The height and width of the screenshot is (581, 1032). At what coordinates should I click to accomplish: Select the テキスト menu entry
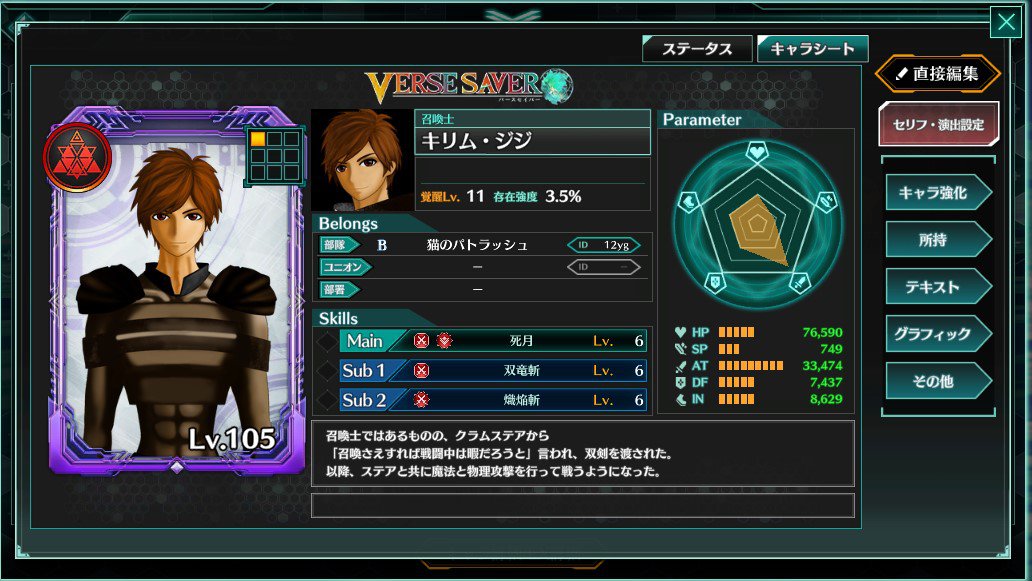pyautogui.click(x=935, y=287)
